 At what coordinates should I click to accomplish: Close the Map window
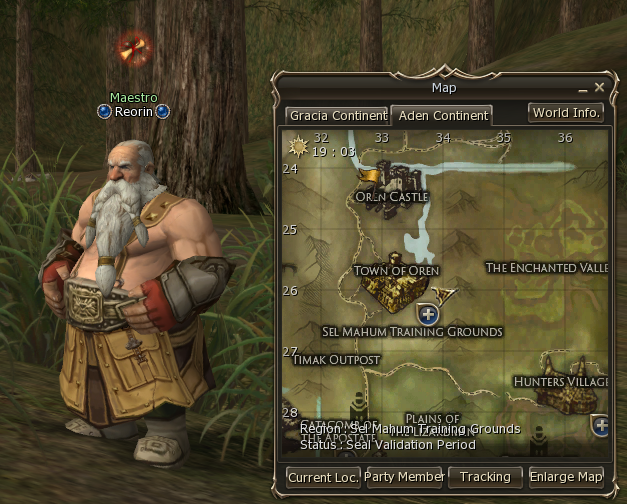600,88
